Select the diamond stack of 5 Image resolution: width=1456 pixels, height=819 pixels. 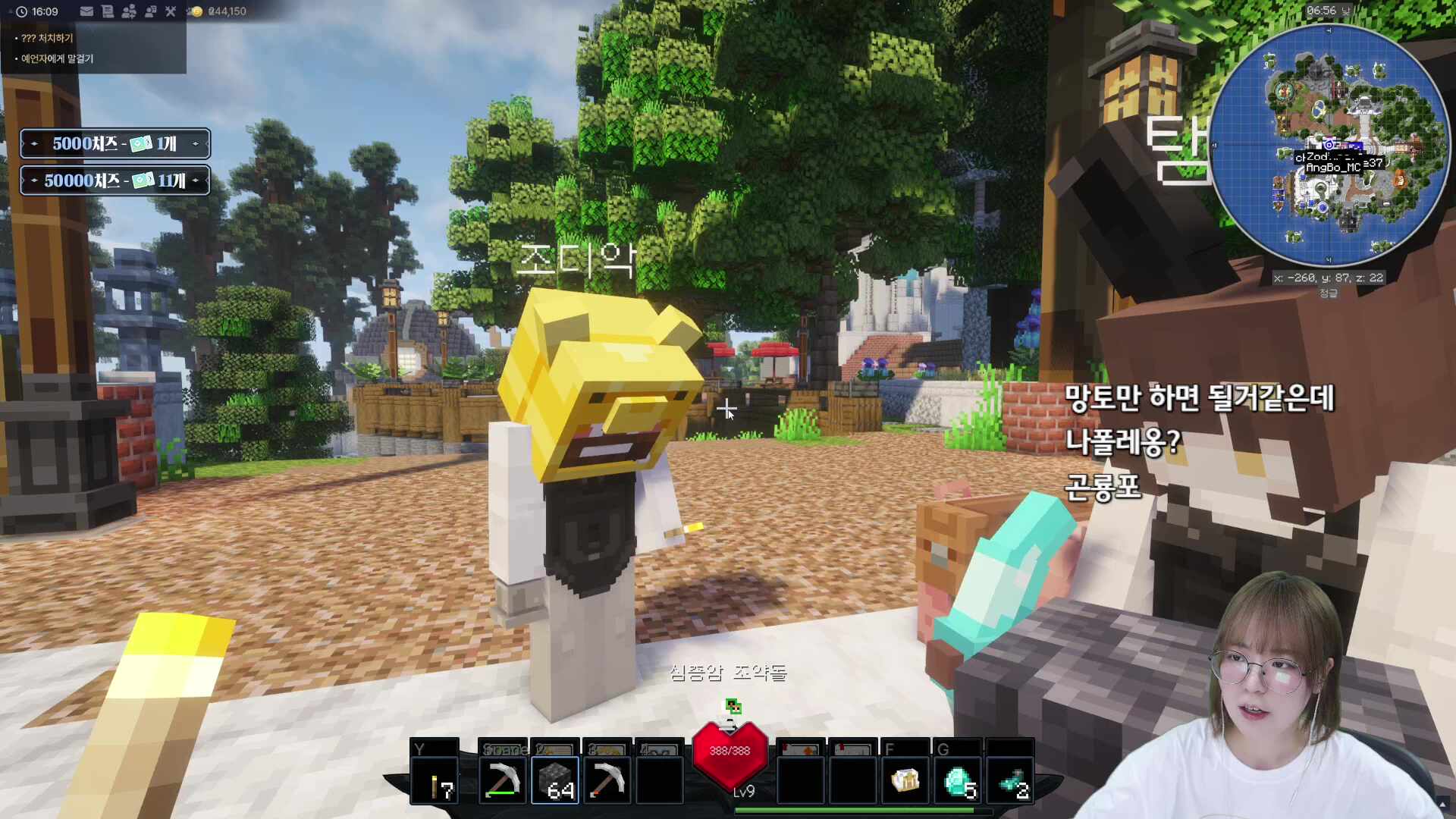coord(959,781)
